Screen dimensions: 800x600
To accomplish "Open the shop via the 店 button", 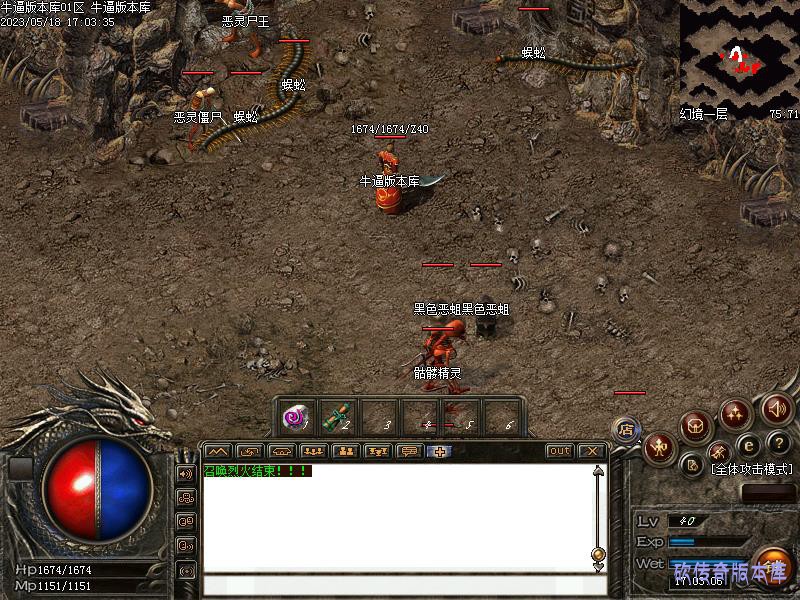I will tap(627, 429).
